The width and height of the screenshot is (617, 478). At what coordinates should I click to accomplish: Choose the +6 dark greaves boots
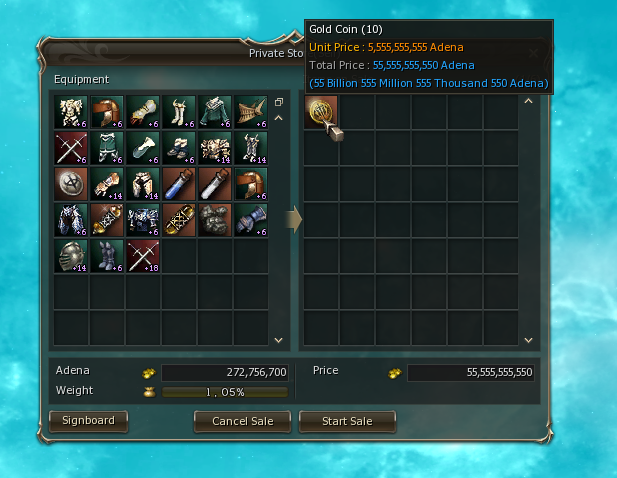(107, 256)
